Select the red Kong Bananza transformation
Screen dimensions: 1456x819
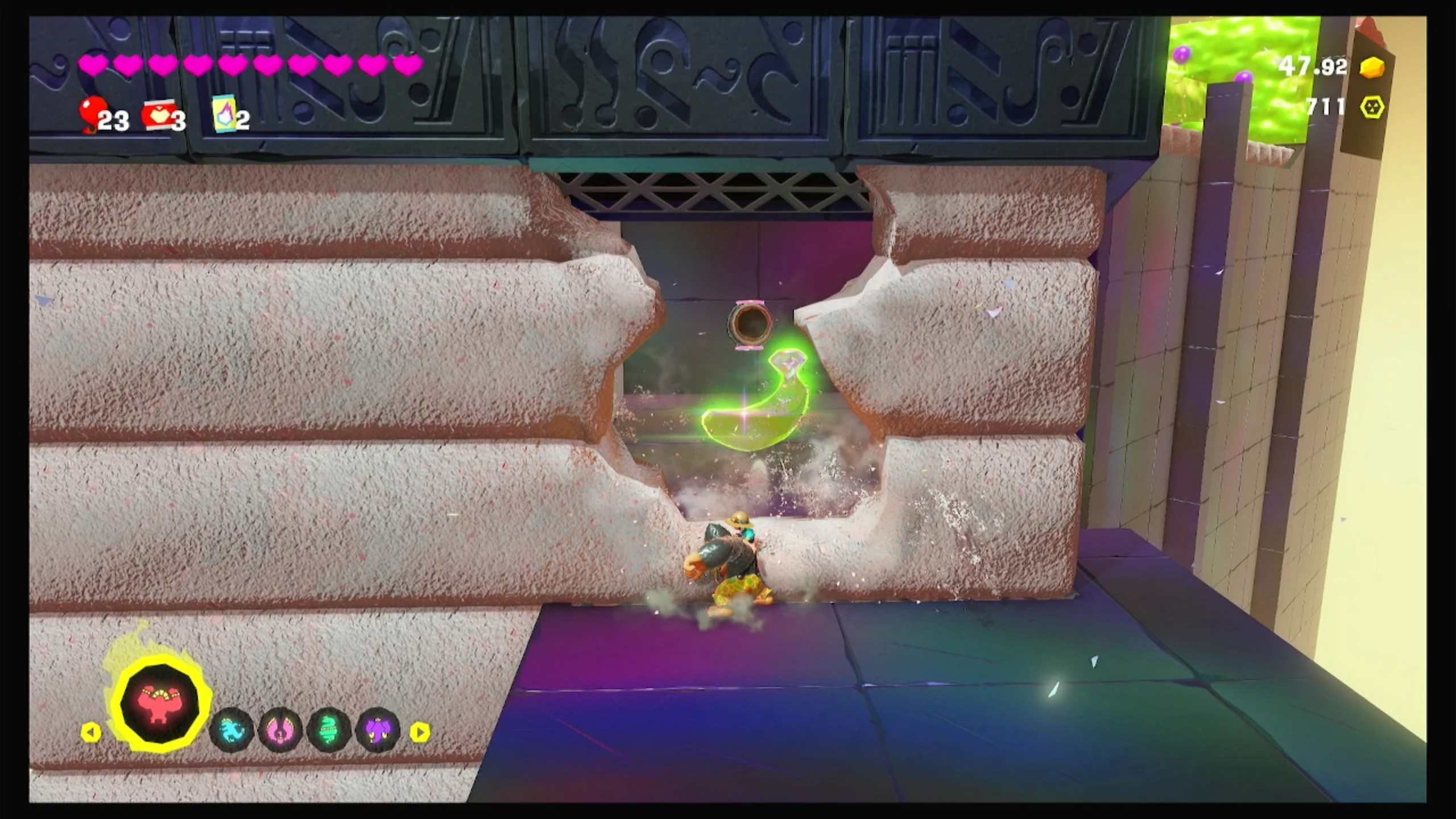pyautogui.click(x=162, y=705)
